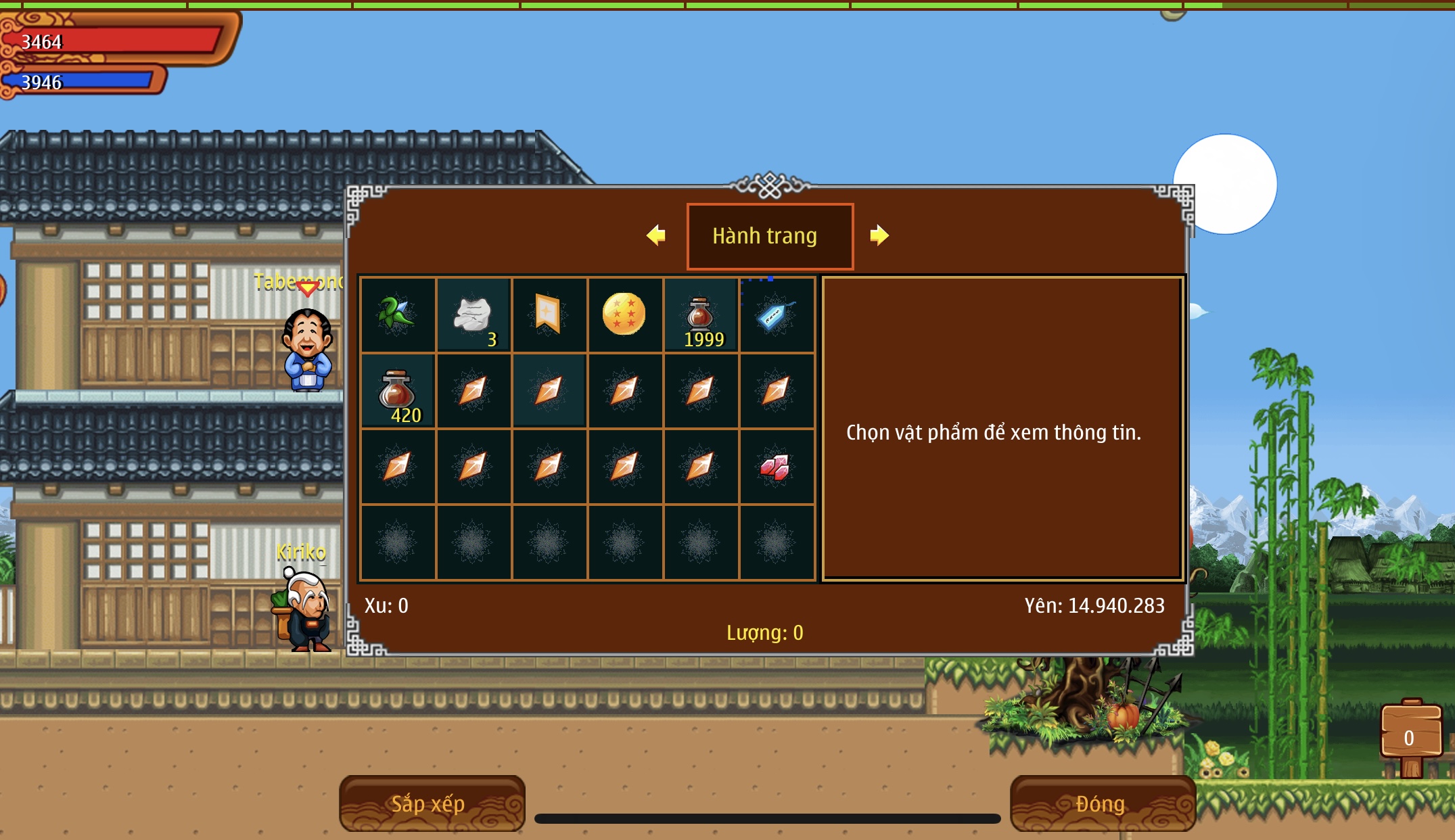The image size is (1455, 840).
Task: Select the red crystal gems item
Action: [776, 467]
